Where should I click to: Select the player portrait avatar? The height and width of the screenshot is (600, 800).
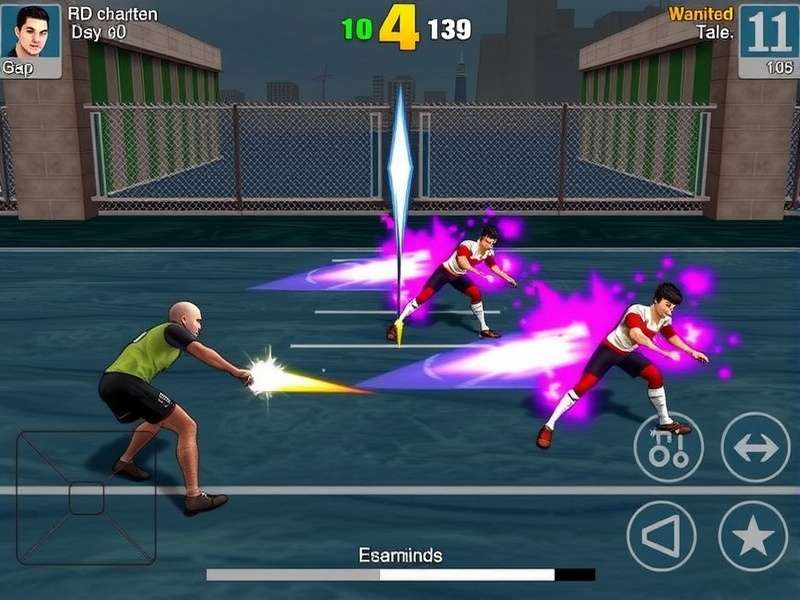coord(31,32)
